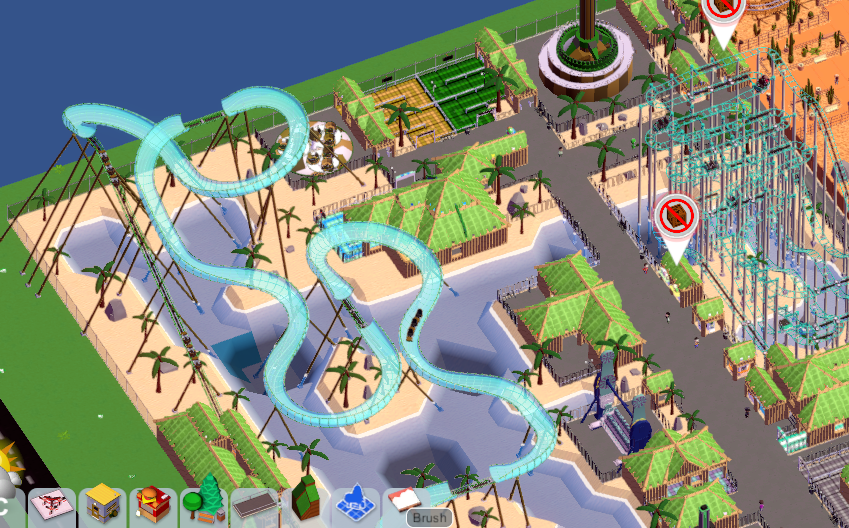Open the burger stall shops menu
Viewport: 849px width, 528px height.
pyautogui.click(x=153, y=506)
